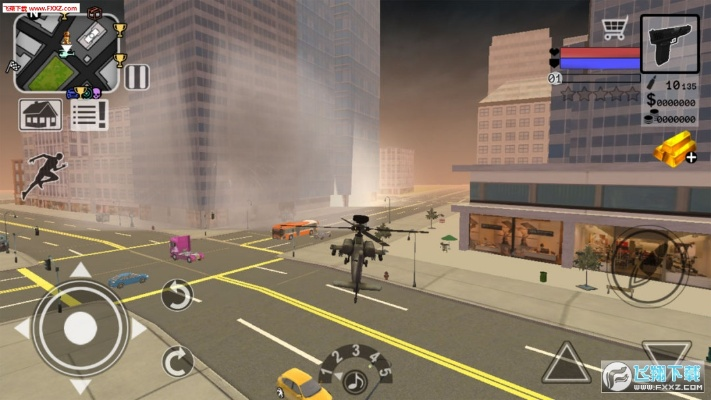This screenshot has height=400, width=711.
Task: Open the shopping cart store
Action: (613, 28)
